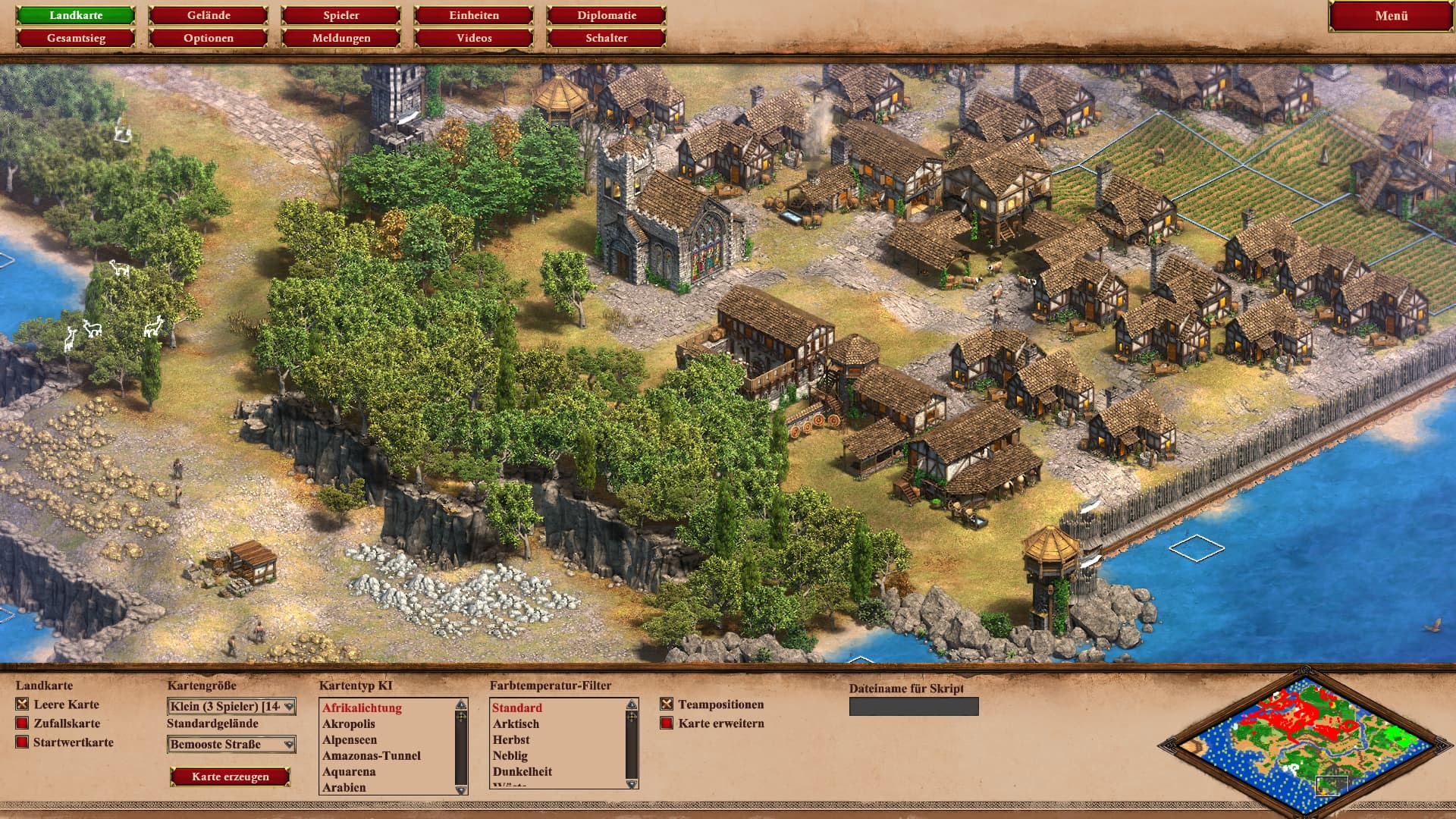
Task: Open the Einheiten units tab
Action: [x=474, y=15]
